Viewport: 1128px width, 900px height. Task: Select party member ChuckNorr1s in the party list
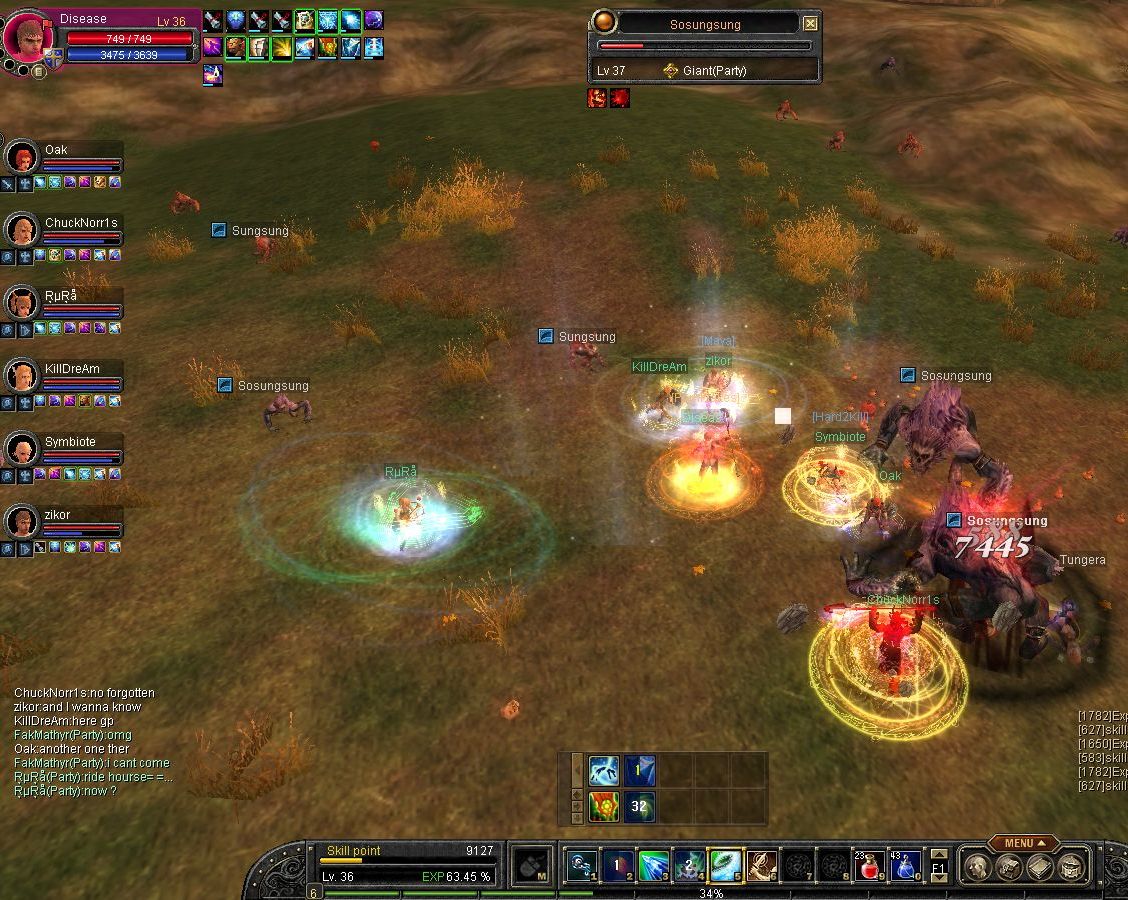click(x=21, y=230)
